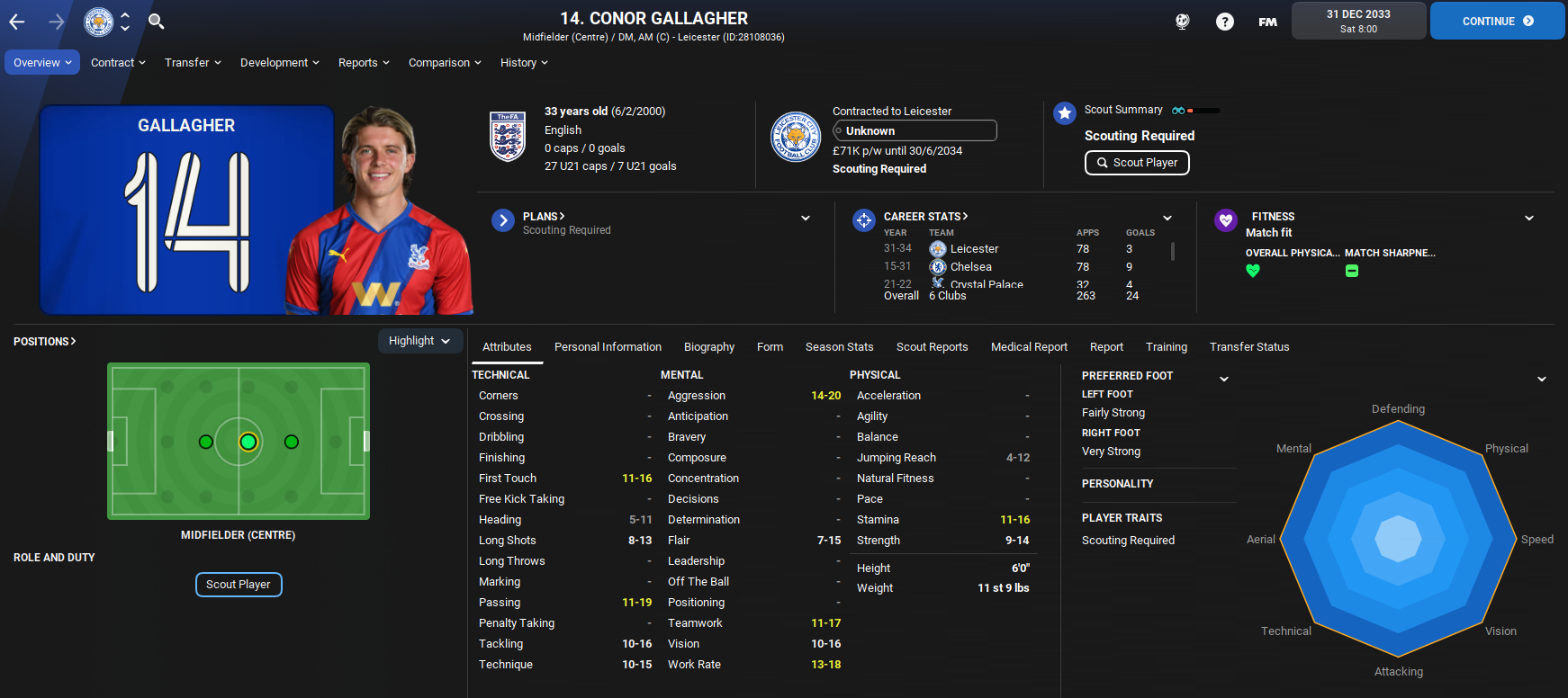Click the Scout Summary star icon
Image resolution: width=1568 pixels, height=698 pixels.
tap(1065, 113)
